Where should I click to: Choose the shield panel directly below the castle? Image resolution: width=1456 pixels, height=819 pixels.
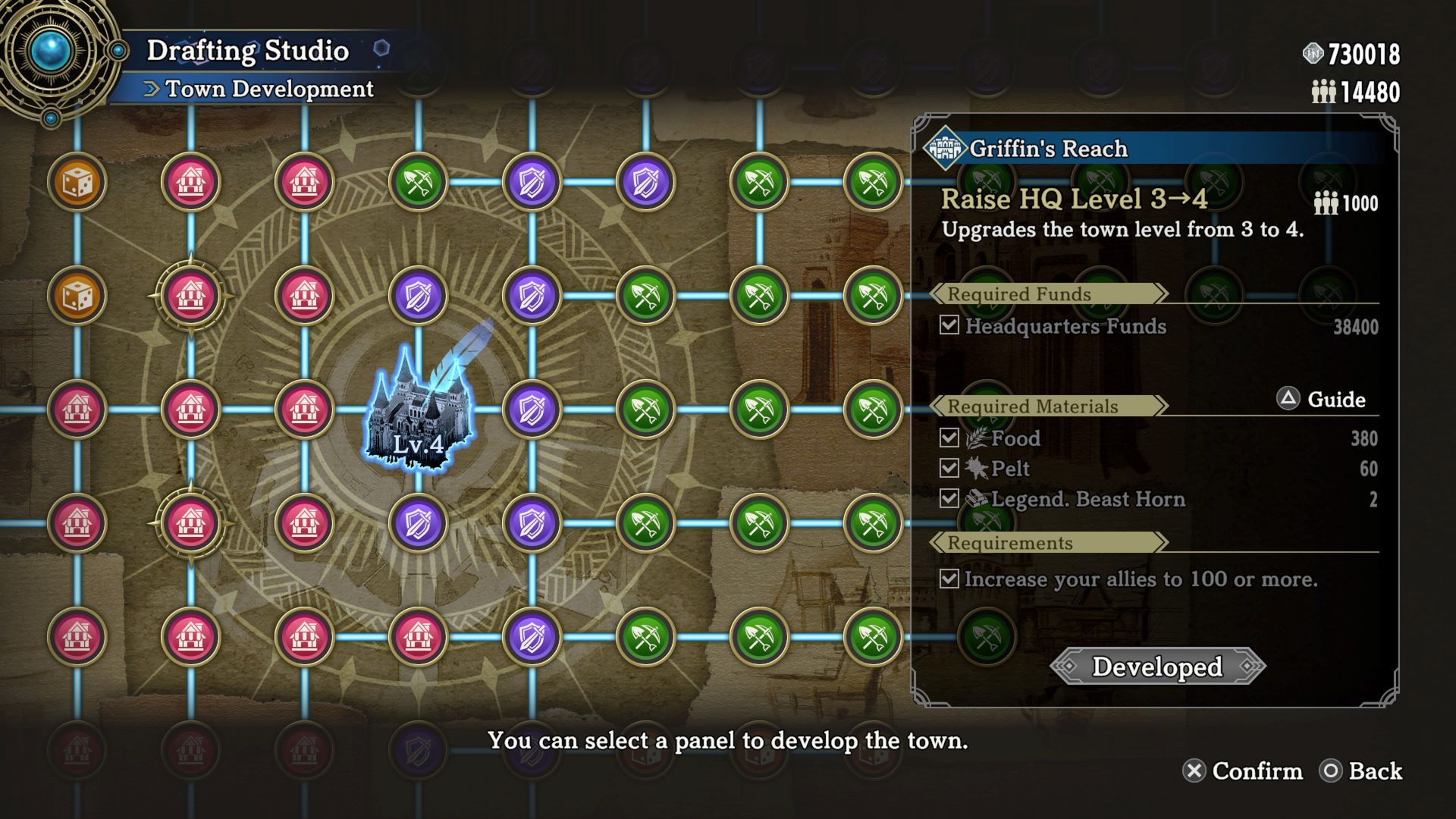(418, 523)
